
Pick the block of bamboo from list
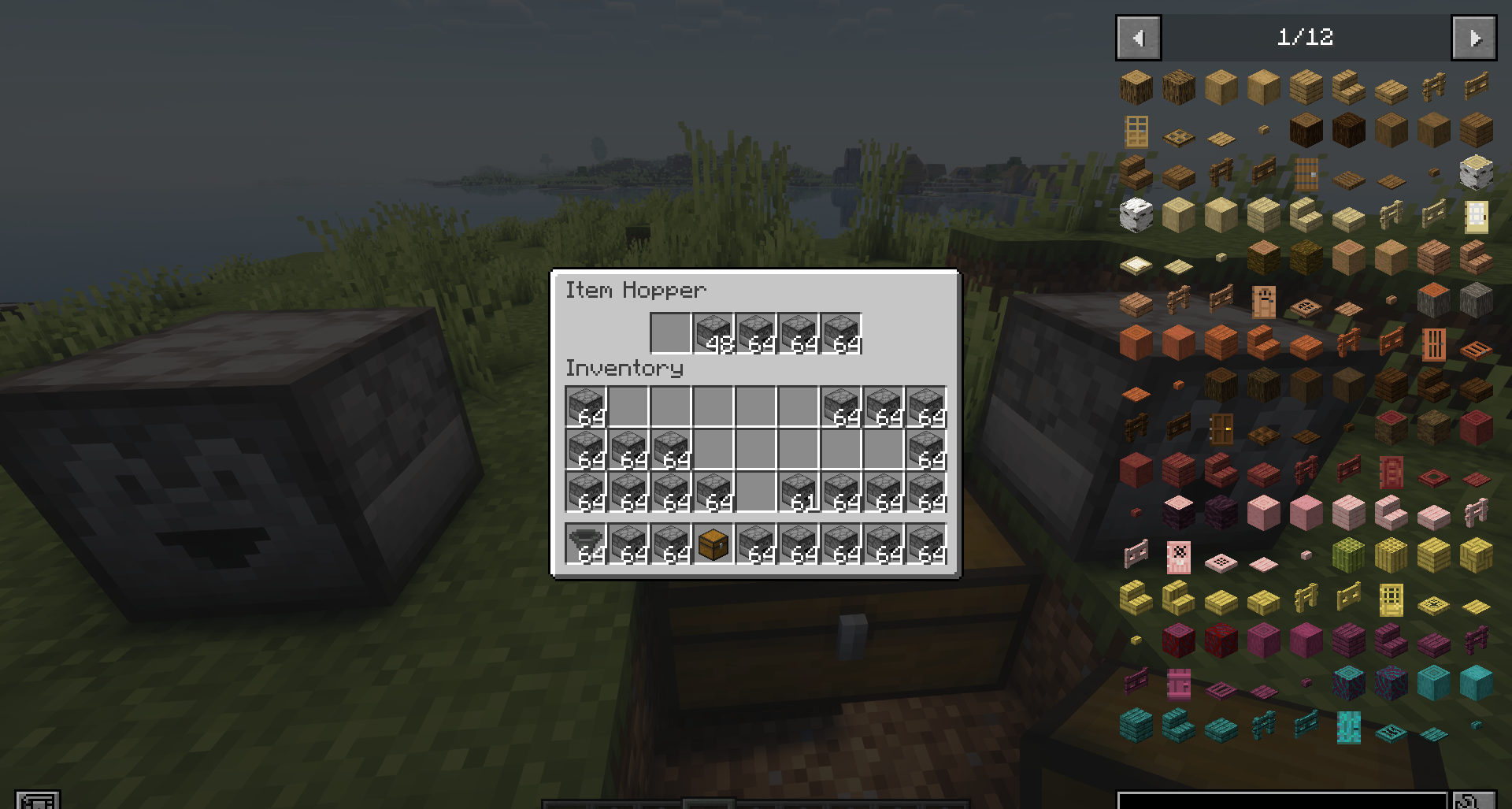tap(1349, 555)
